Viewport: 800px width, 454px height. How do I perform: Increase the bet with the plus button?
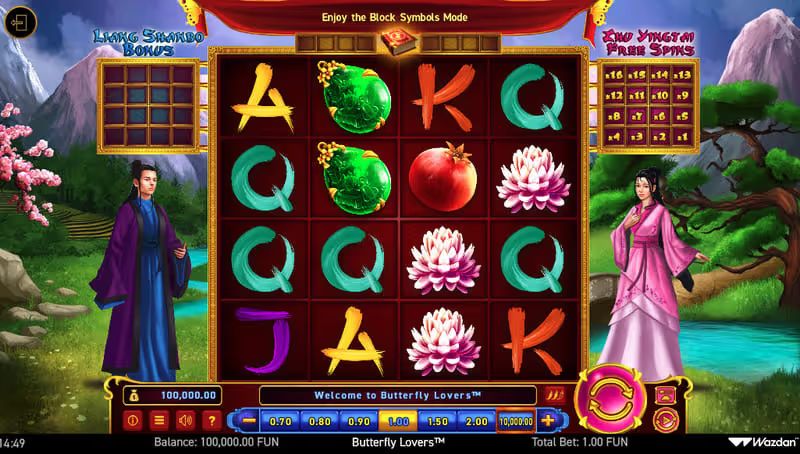point(547,421)
